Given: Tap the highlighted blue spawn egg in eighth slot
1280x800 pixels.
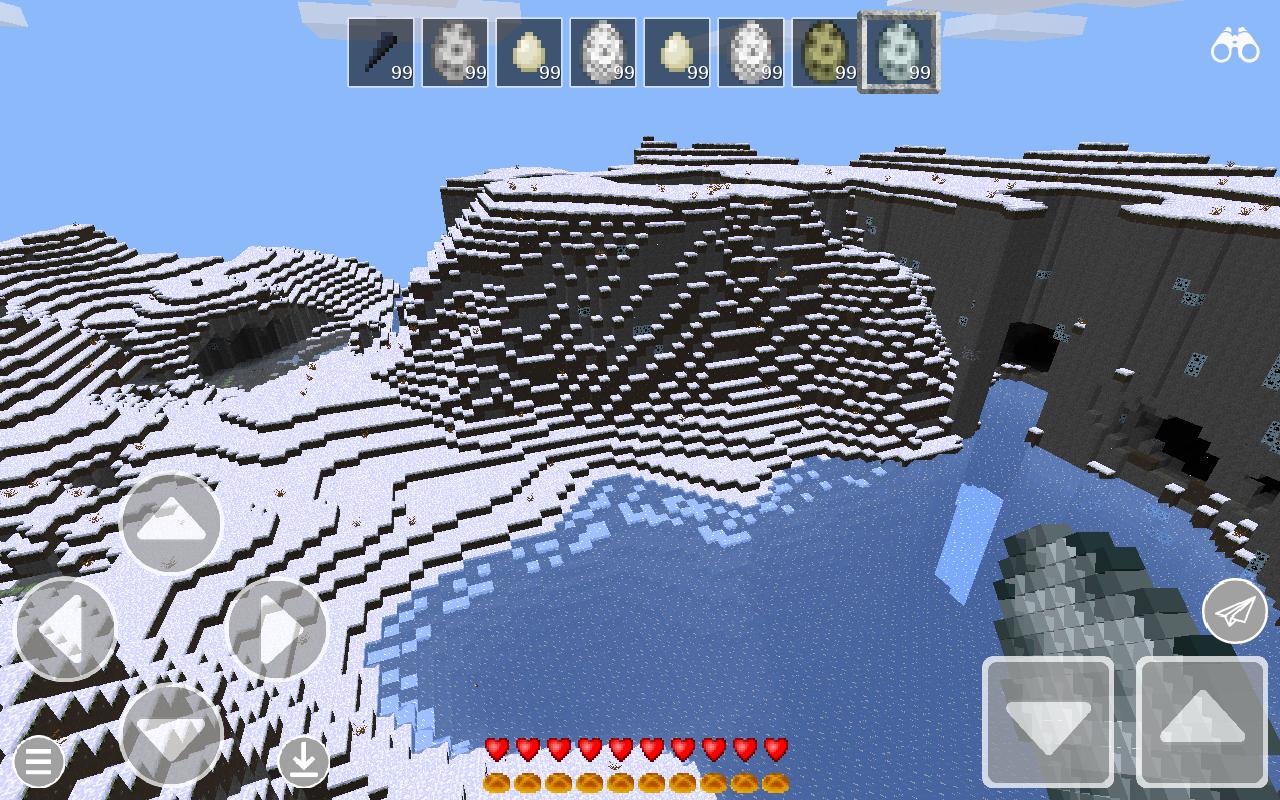Looking at the screenshot, I should [899, 50].
